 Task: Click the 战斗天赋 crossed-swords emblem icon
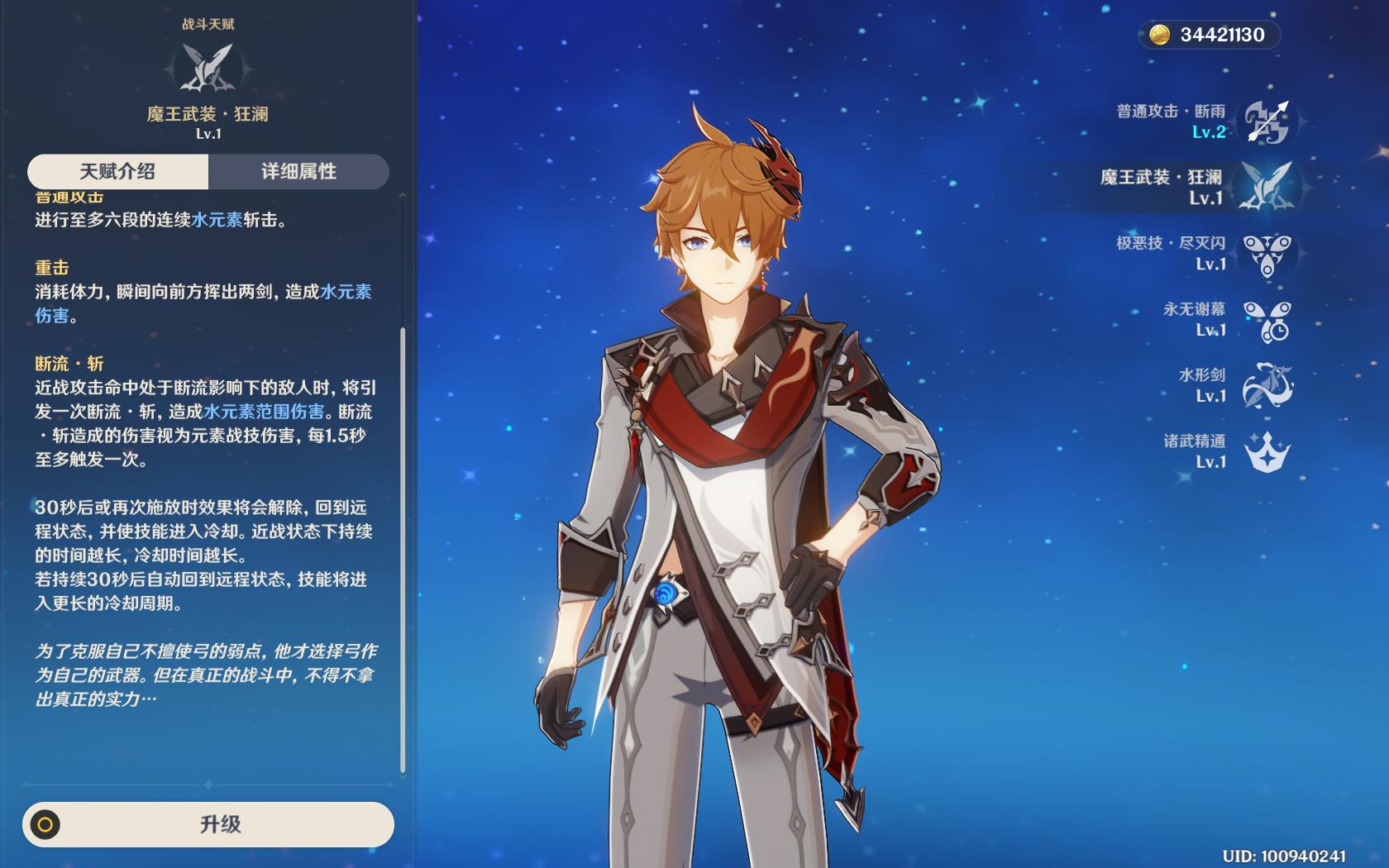(207, 64)
